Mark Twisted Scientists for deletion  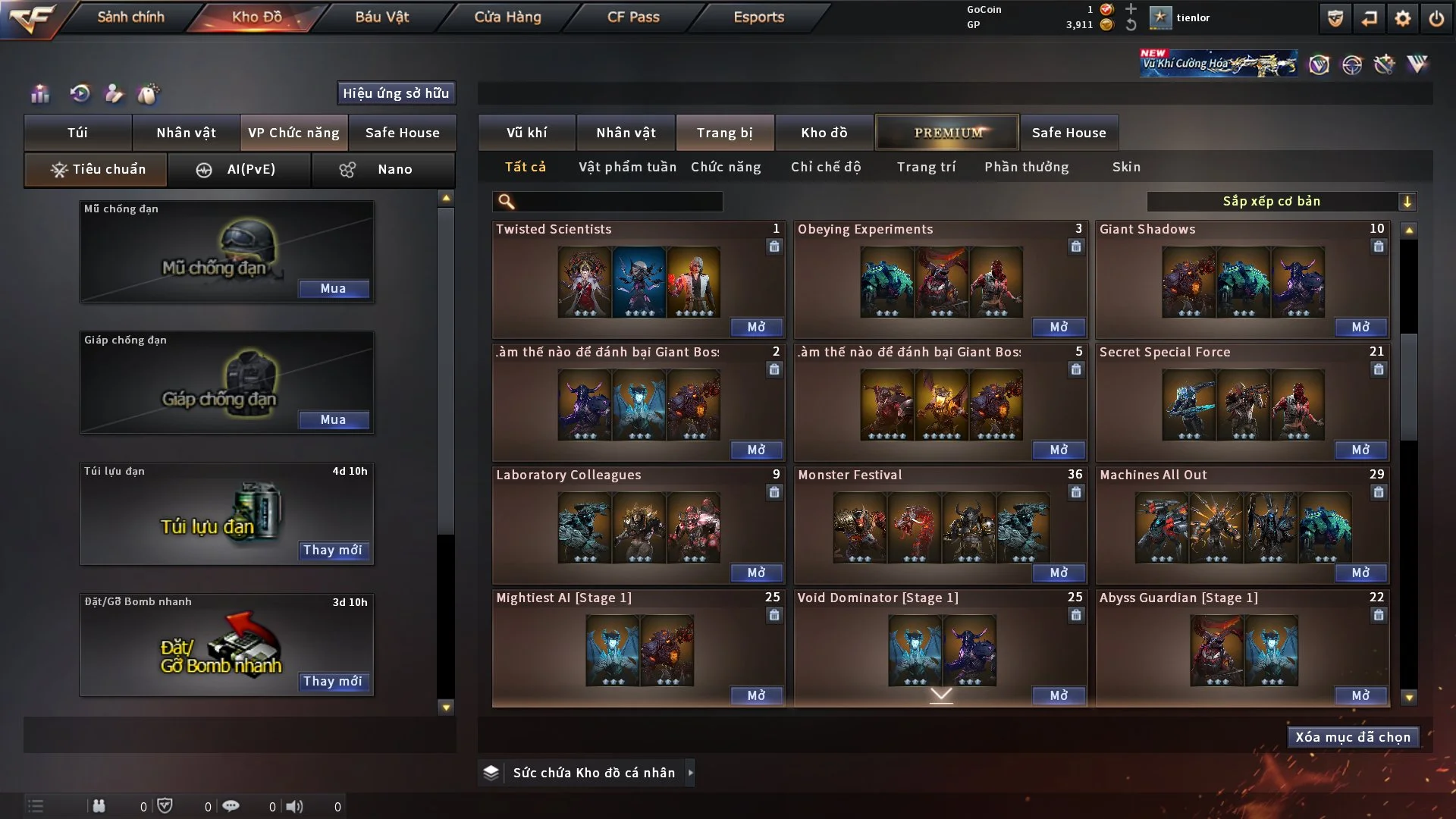point(774,247)
